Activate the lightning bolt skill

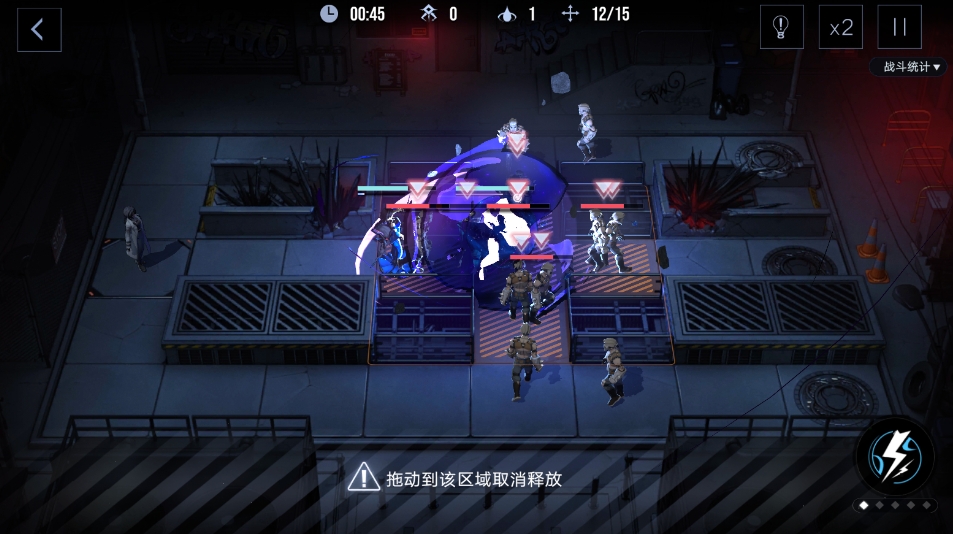tap(895, 457)
